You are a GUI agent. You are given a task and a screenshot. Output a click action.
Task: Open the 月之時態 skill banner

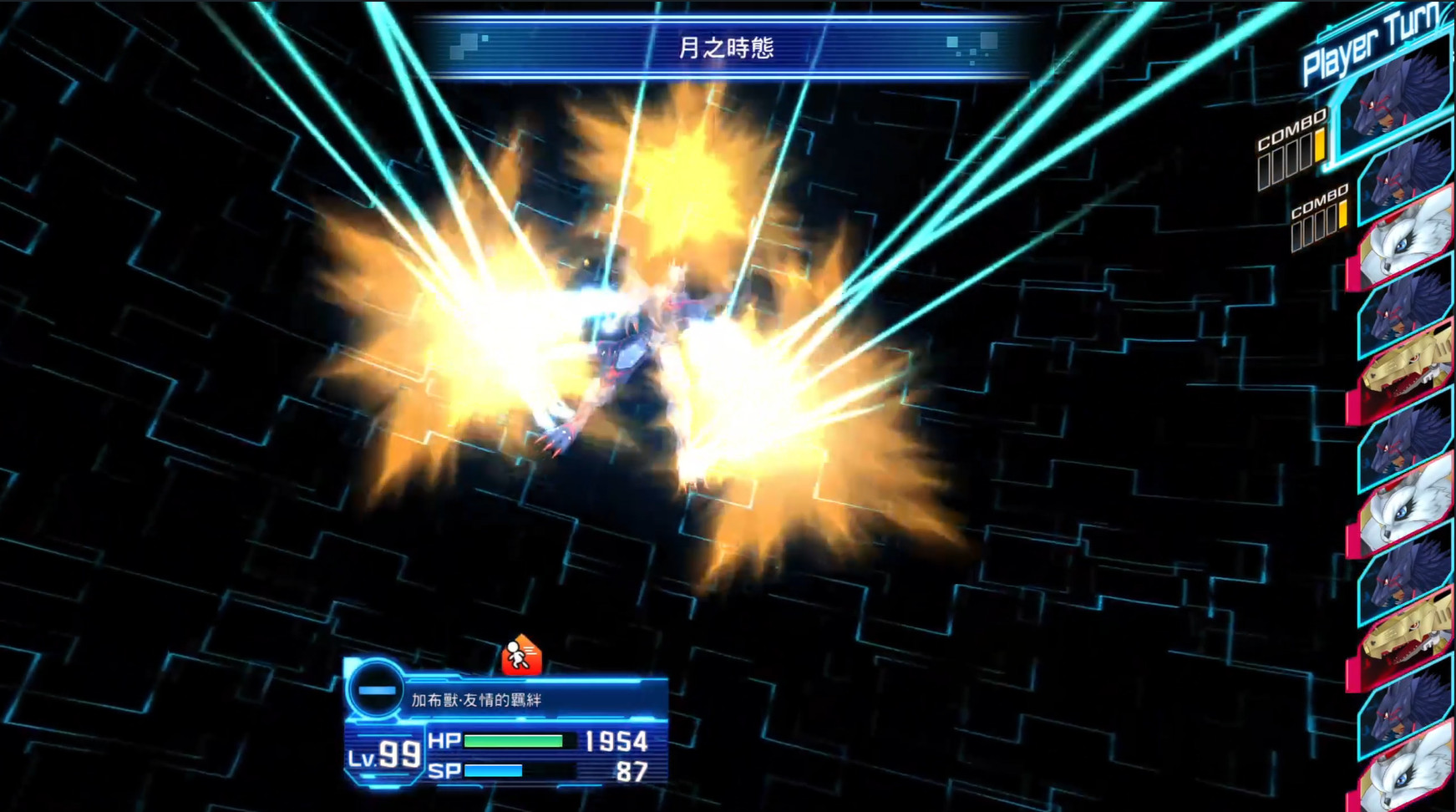[728, 48]
